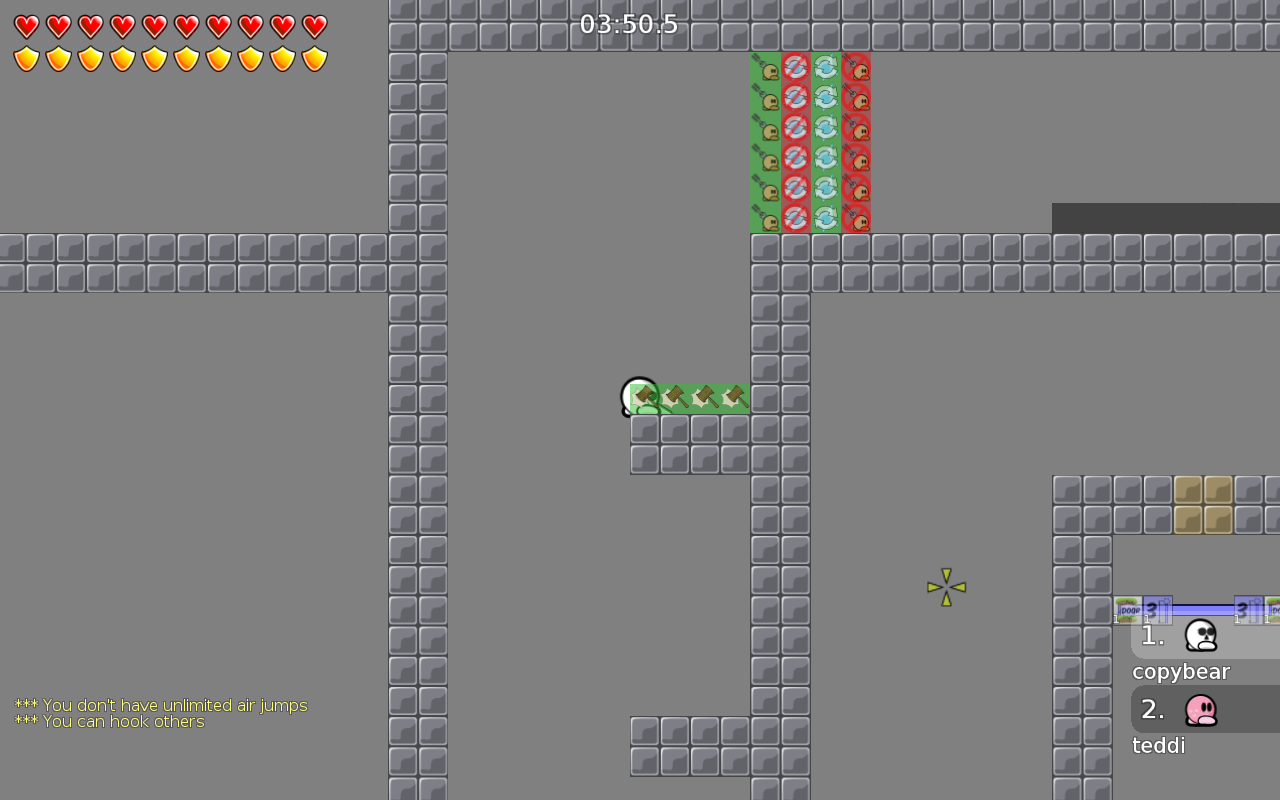This screenshot has width=1280, height=800.
Task: Click the DOOR entity tile
Action: pos(1128,609)
